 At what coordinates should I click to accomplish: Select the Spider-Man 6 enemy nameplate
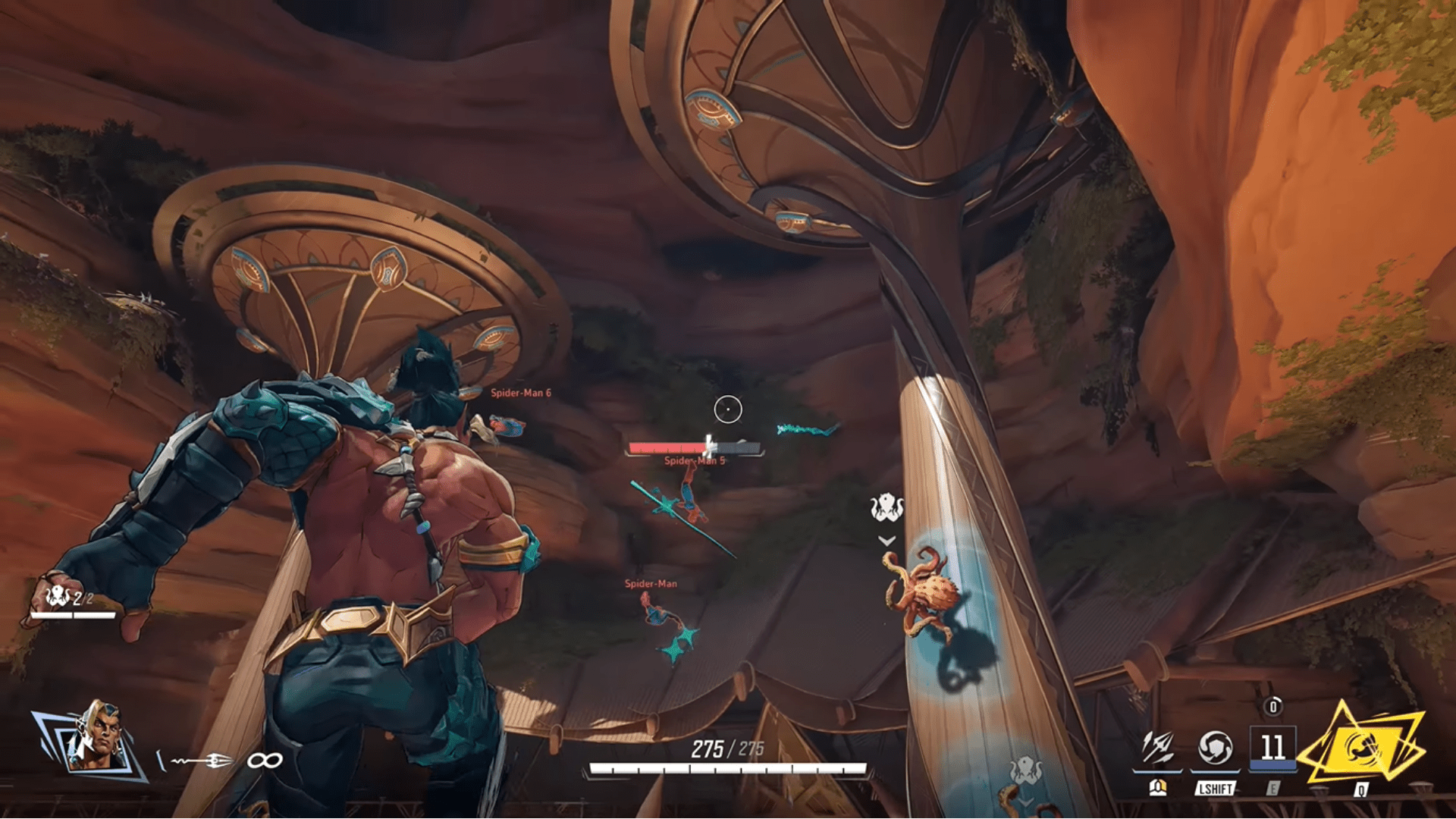coord(521,393)
